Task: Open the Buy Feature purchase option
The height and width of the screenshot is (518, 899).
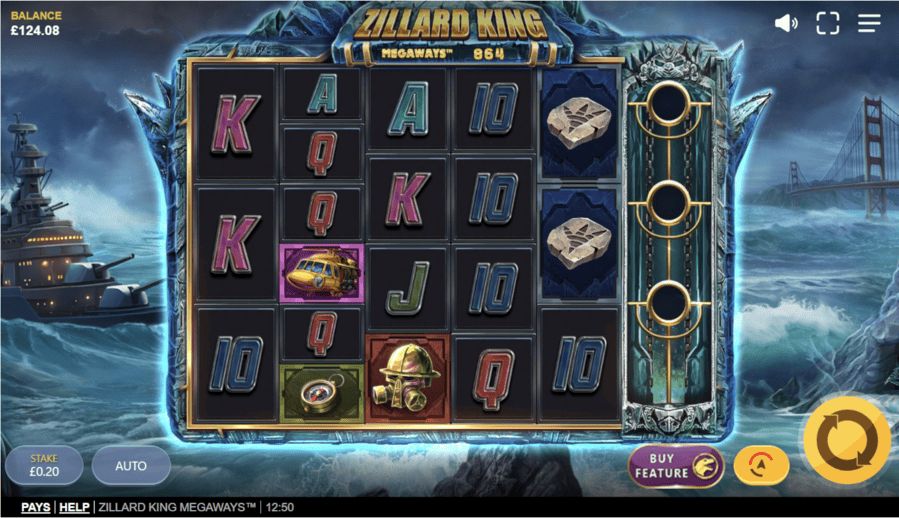Action: tap(676, 466)
